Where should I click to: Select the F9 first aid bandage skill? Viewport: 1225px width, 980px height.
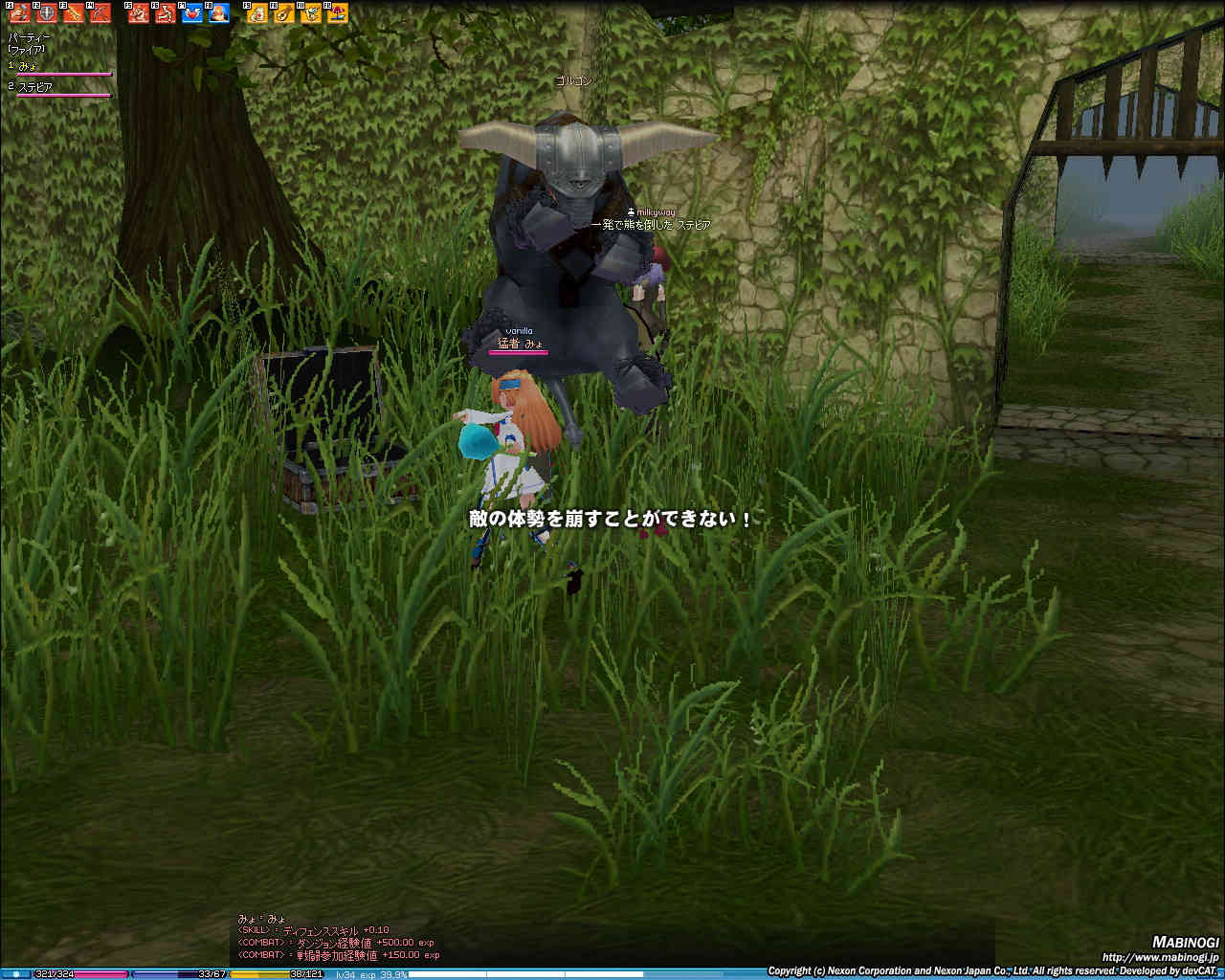click(257, 13)
